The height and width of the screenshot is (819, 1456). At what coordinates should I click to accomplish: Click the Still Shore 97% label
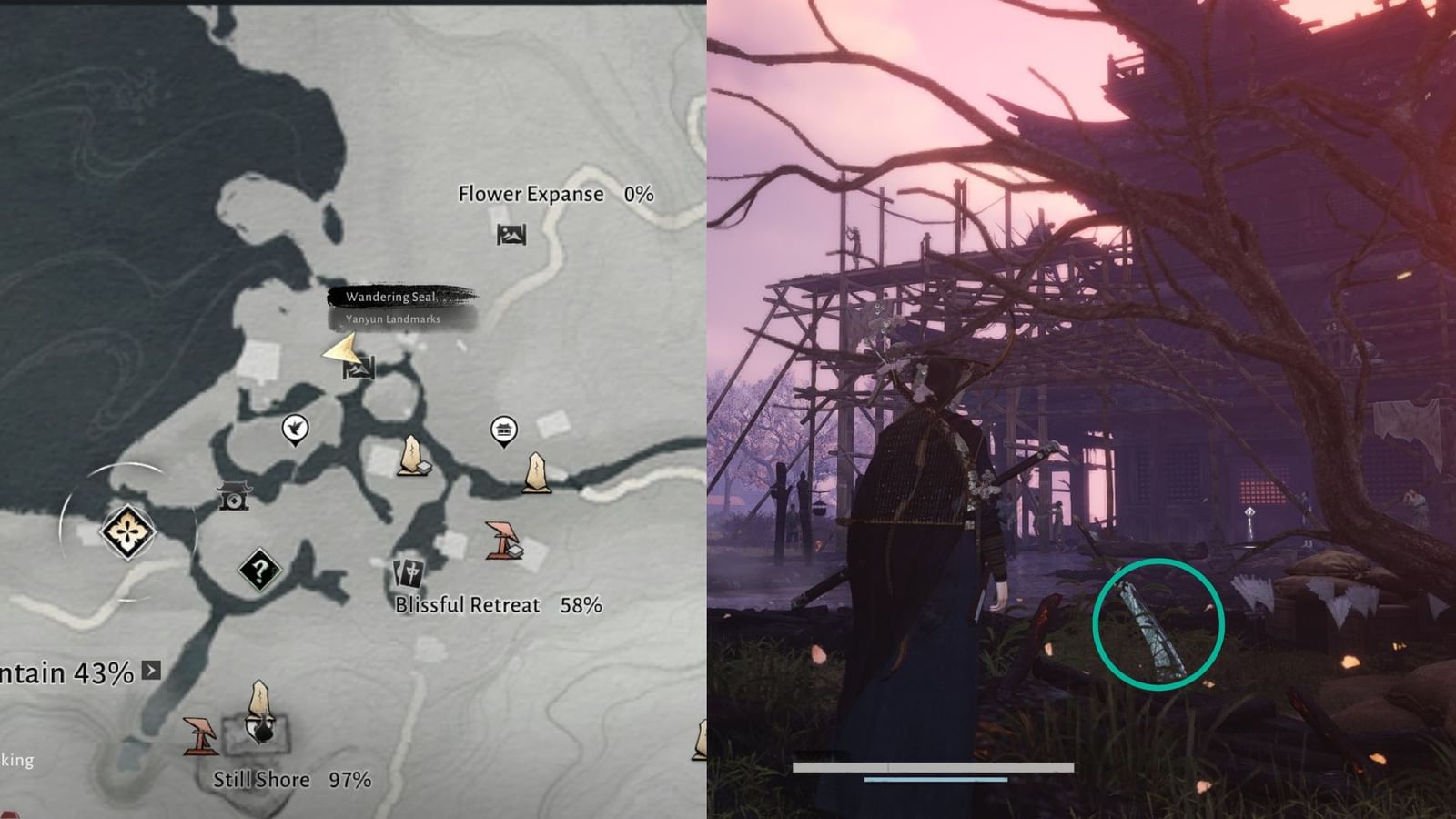pyautogui.click(x=291, y=780)
